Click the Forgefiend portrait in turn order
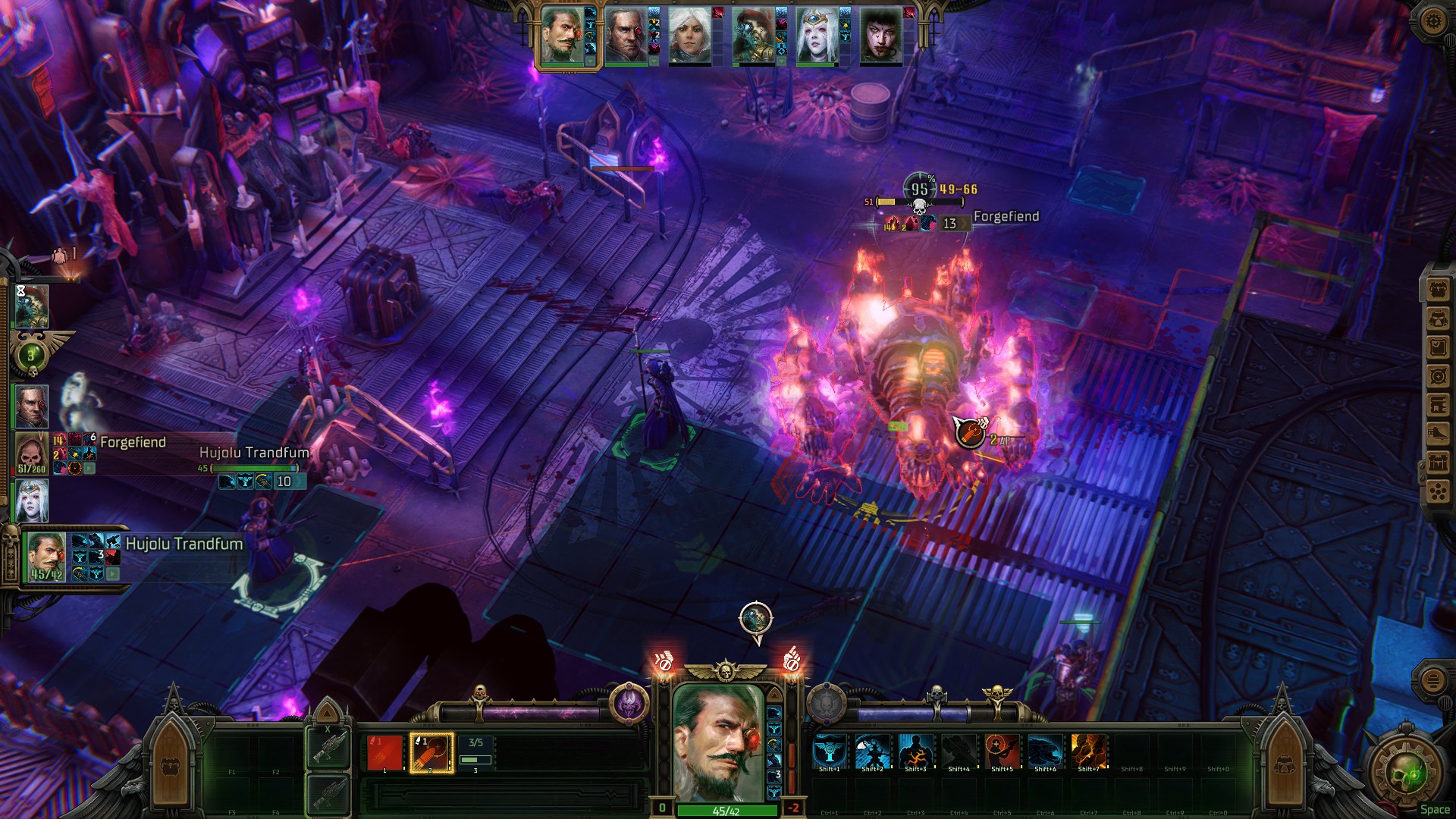Screen dimensions: 1456x819 [x=32, y=453]
